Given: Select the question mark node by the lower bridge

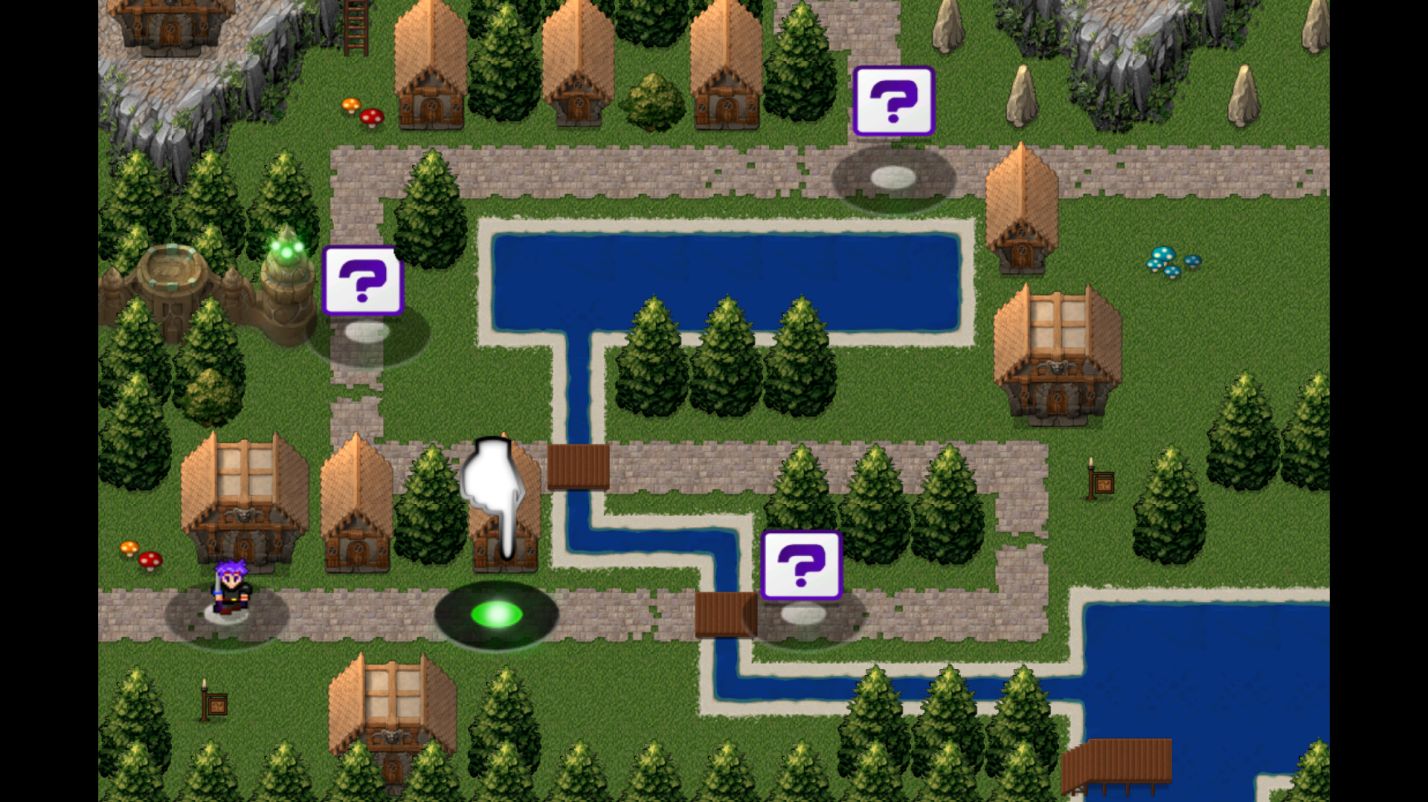Looking at the screenshot, I should [x=802, y=614].
